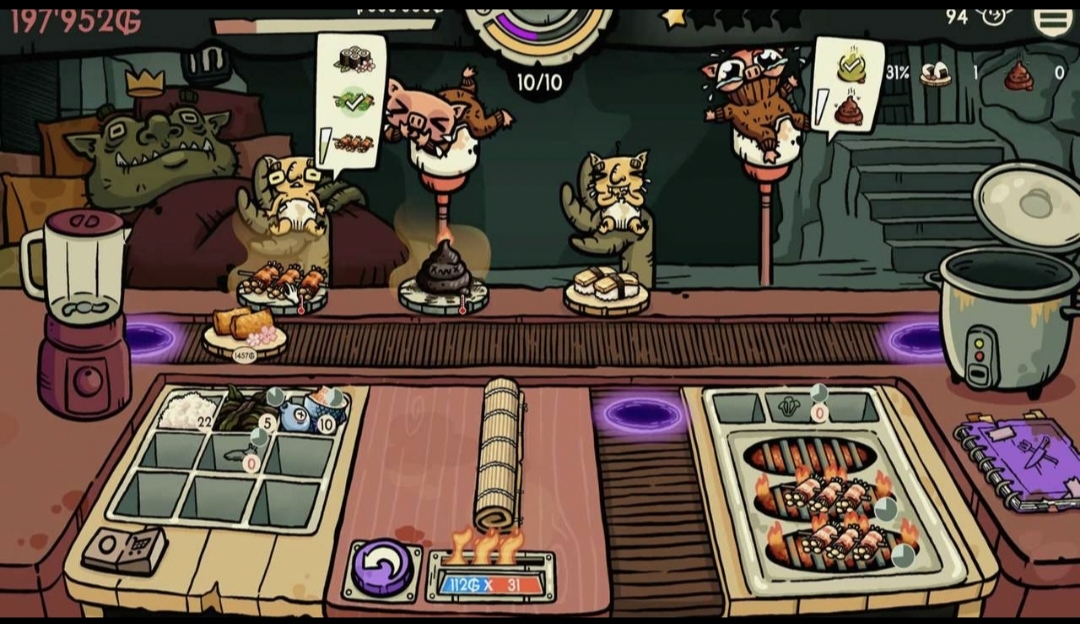The height and width of the screenshot is (624, 1080).
Task: Click the plate of skewers on the counter
Action: 282,286
